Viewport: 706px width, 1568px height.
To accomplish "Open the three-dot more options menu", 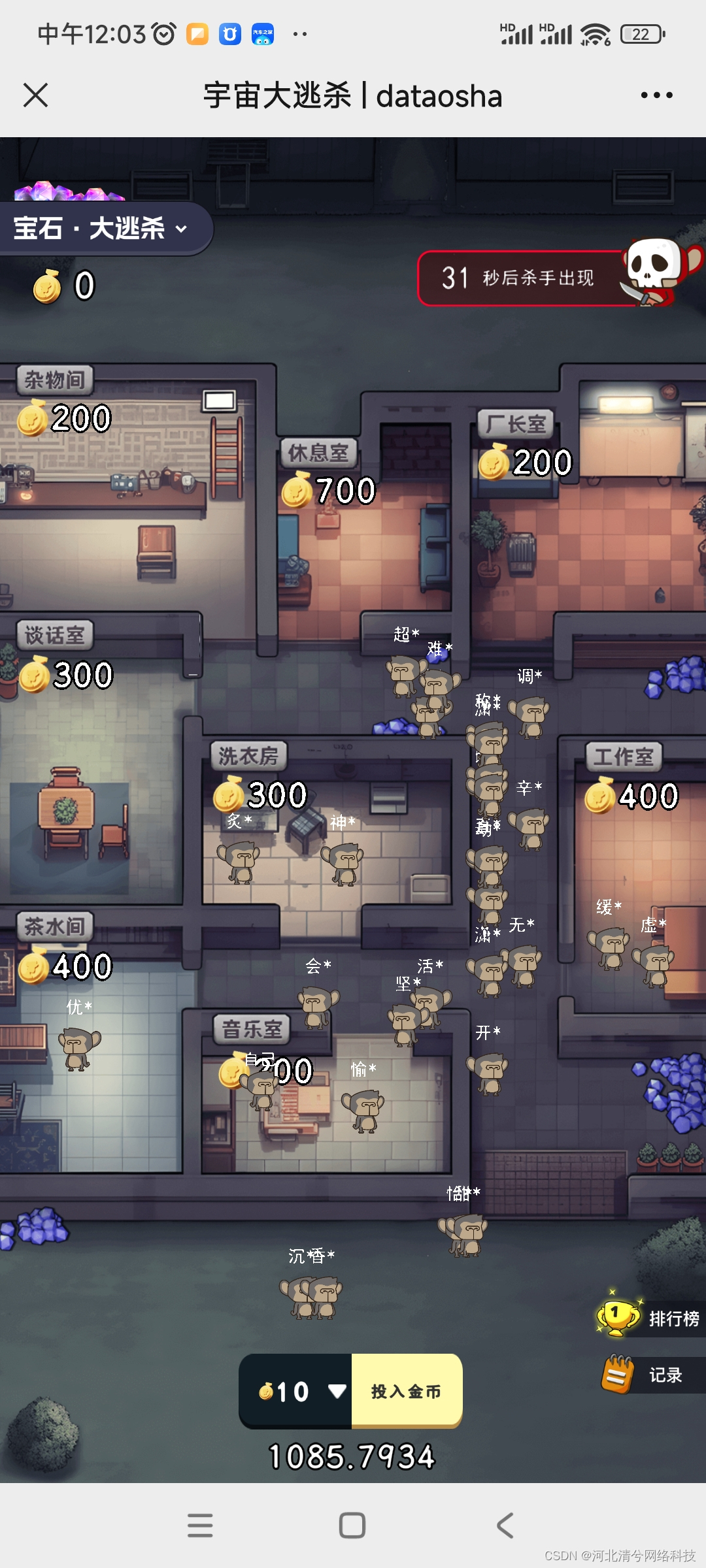I will (x=656, y=95).
